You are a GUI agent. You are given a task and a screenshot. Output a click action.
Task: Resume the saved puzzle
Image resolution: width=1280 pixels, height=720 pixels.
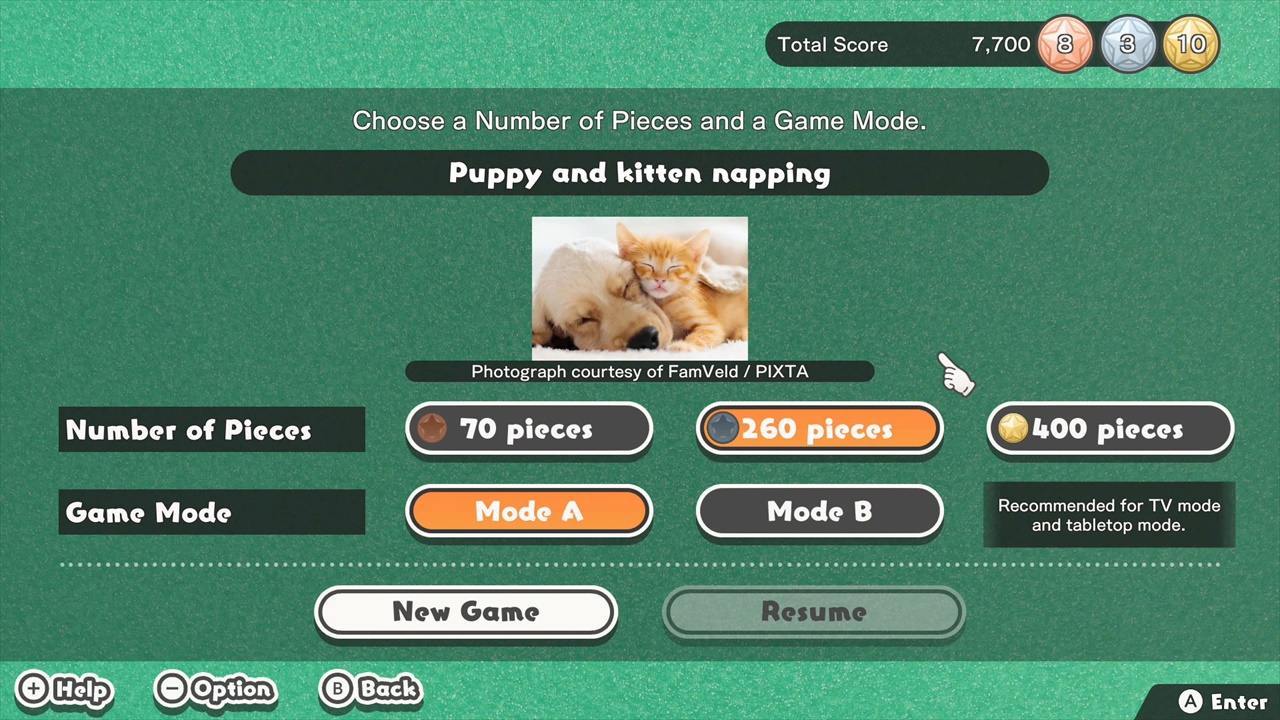tap(813, 611)
